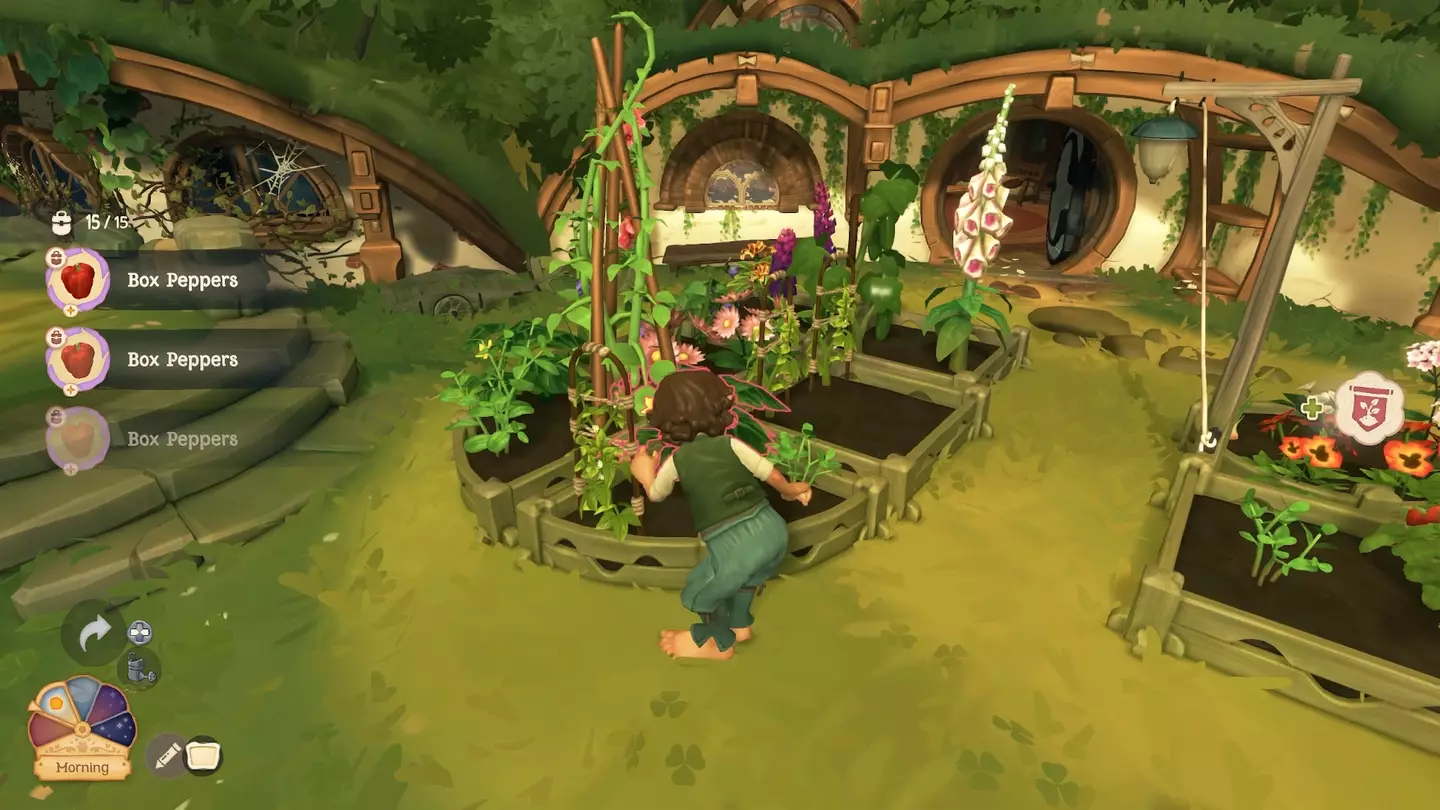Select the second Box Peppers quest entry
Screen dimensions: 1440x810
[182, 360]
